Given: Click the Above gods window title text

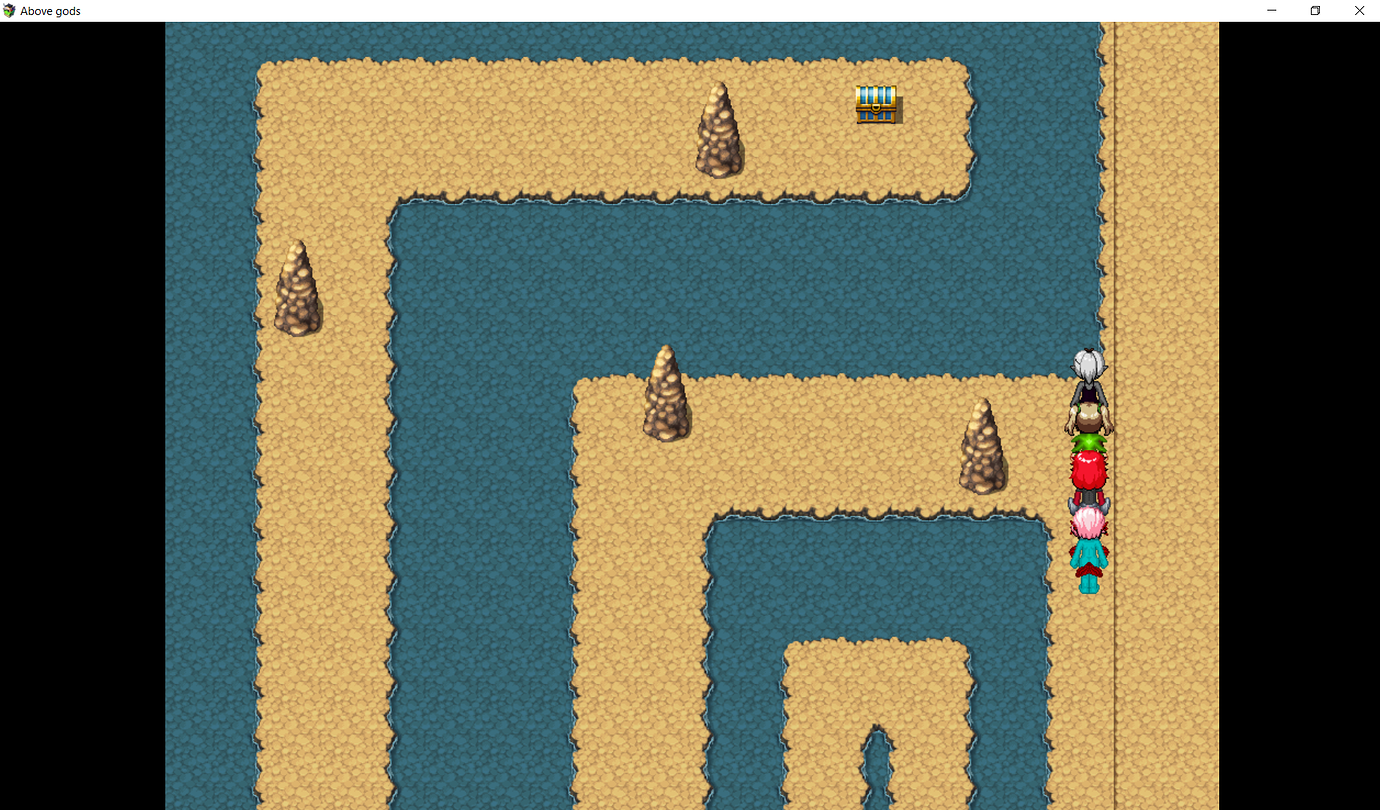Looking at the screenshot, I should coord(51,10).
